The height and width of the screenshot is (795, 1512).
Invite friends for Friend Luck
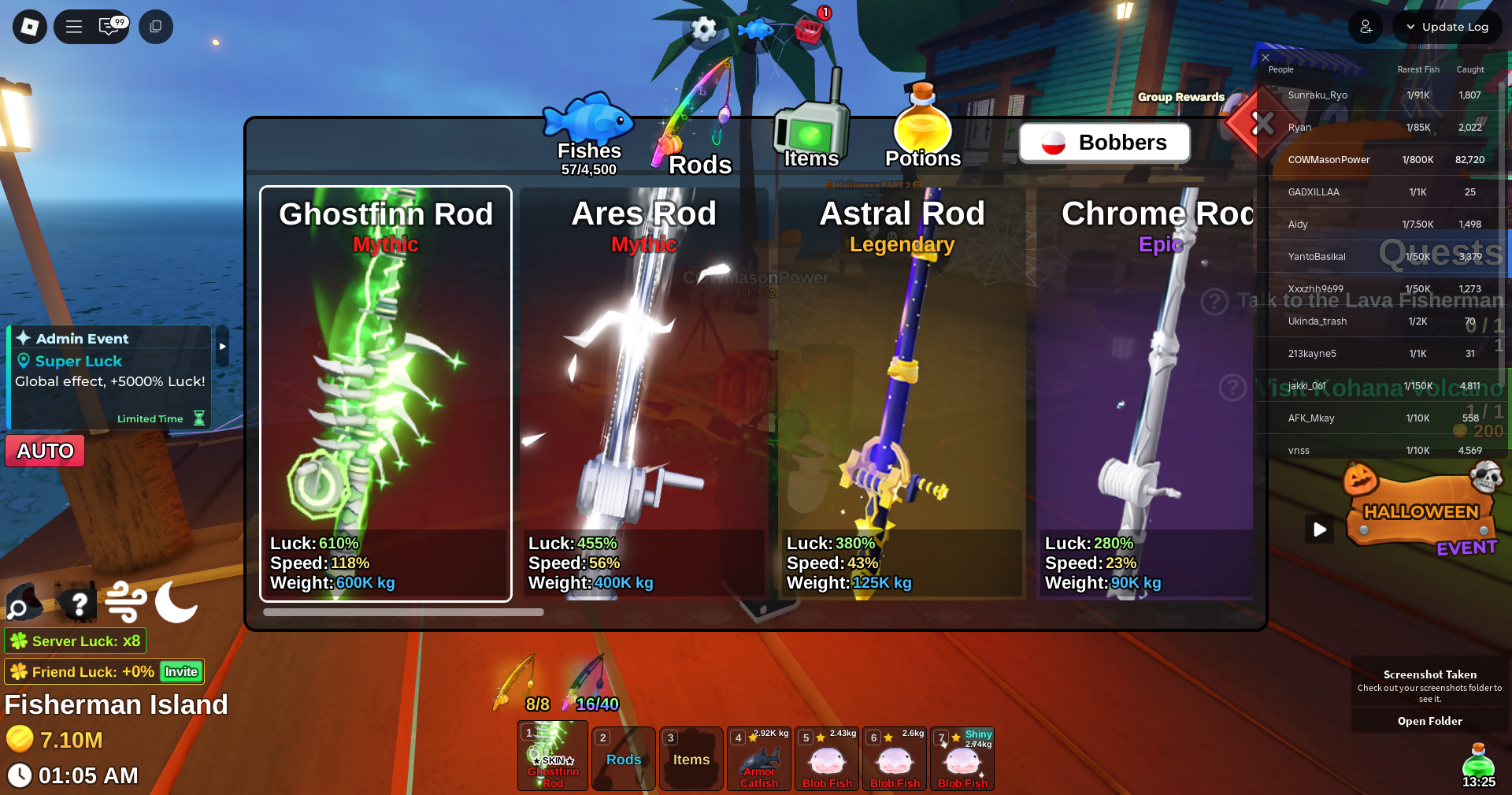tap(181, 672)
